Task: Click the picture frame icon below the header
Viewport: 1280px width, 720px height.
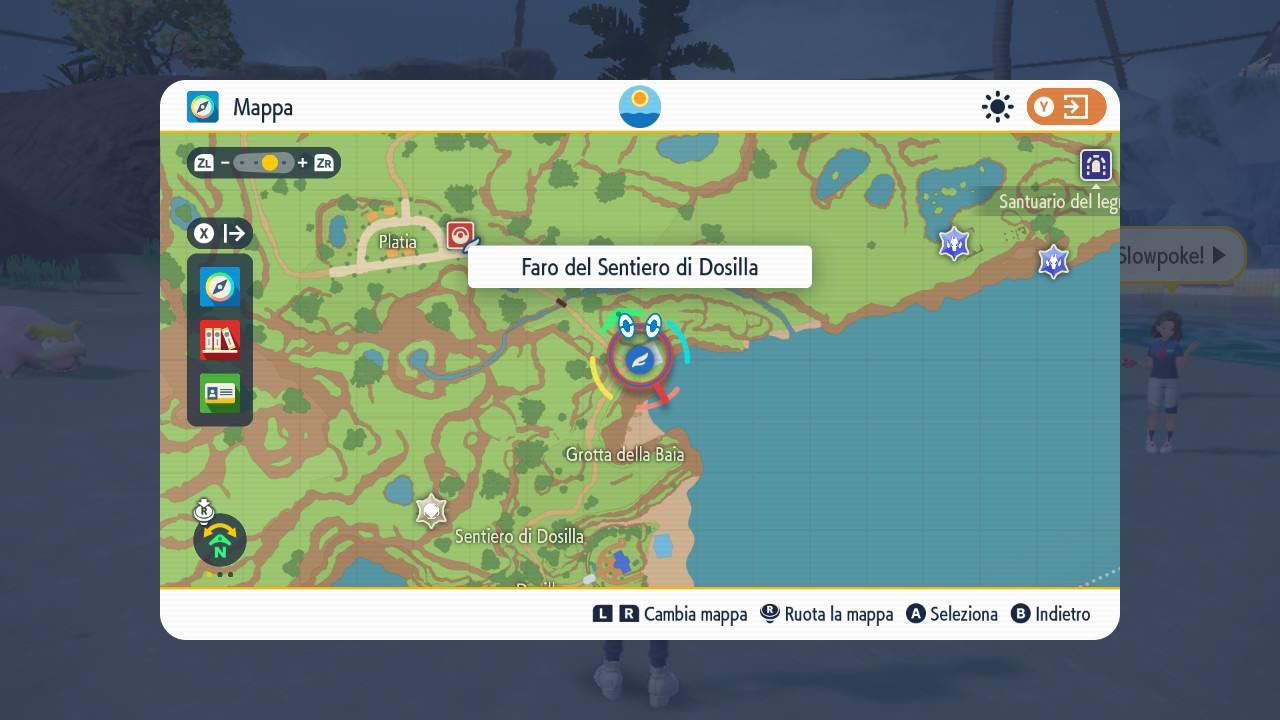Action: [1096, 165]
